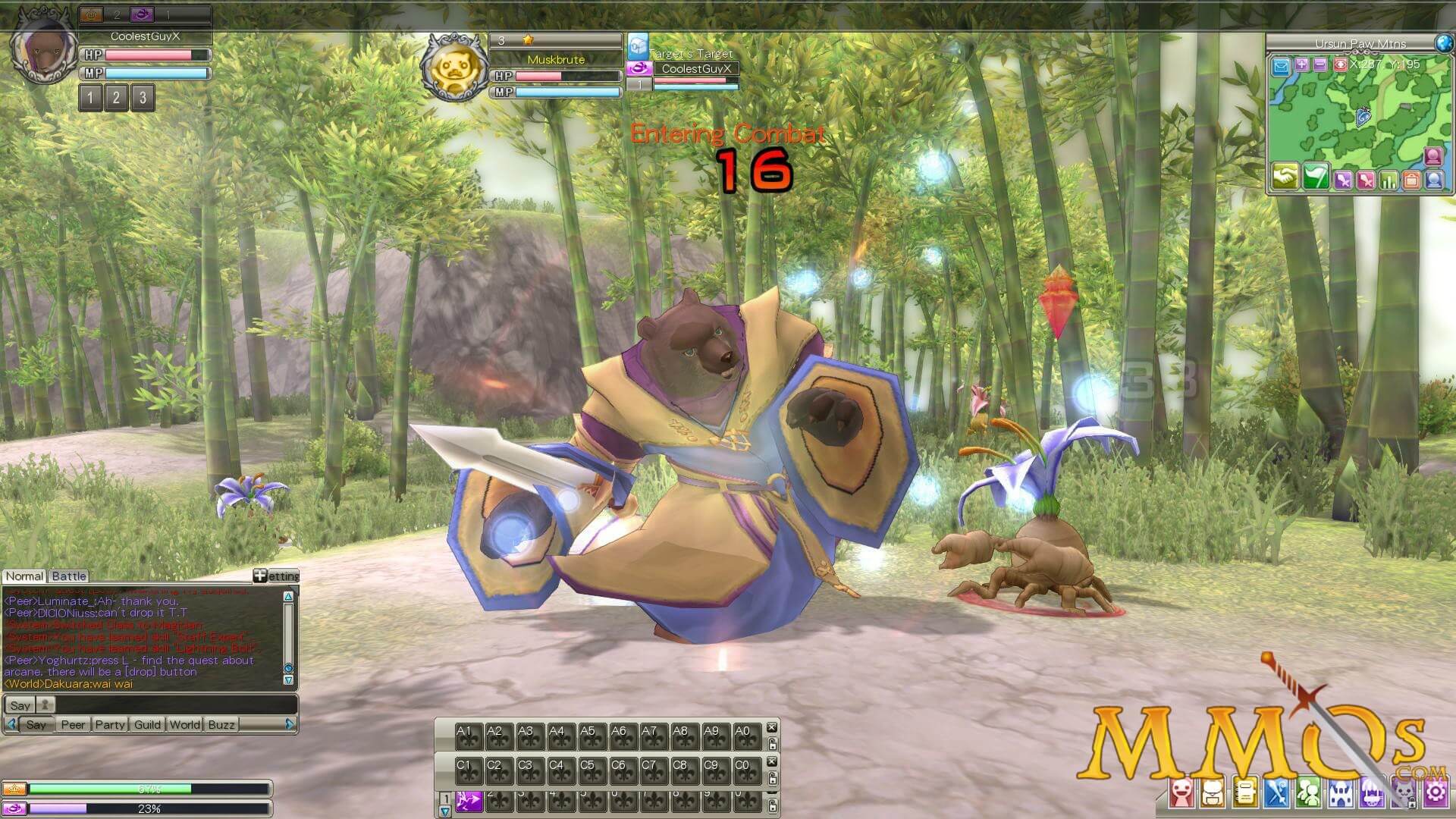Select the World chat channel button
The image size is (1456, 819).
[184, 725]
